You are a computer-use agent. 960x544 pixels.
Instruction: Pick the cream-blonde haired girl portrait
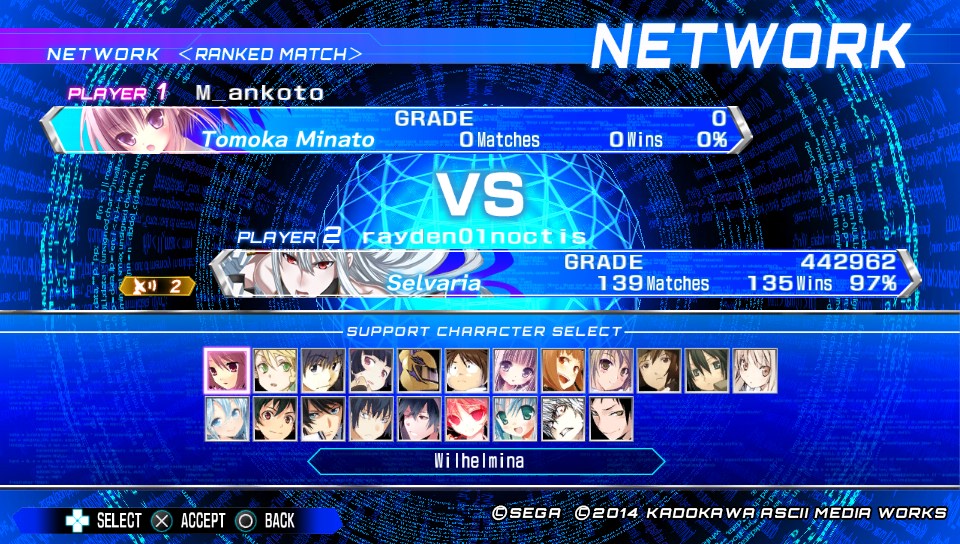point(754,370)
